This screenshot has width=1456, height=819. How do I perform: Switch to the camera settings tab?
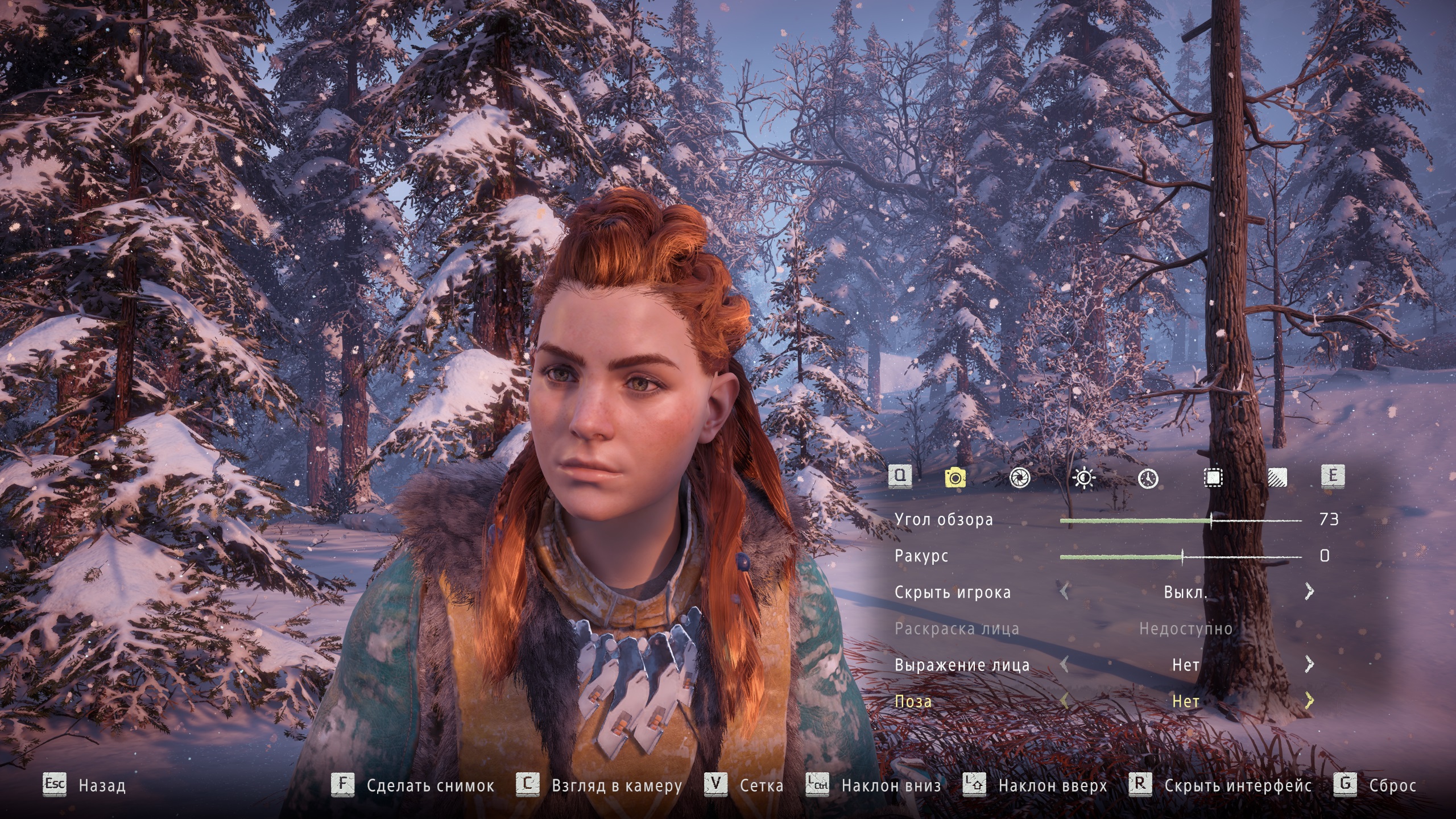(955, 478)
